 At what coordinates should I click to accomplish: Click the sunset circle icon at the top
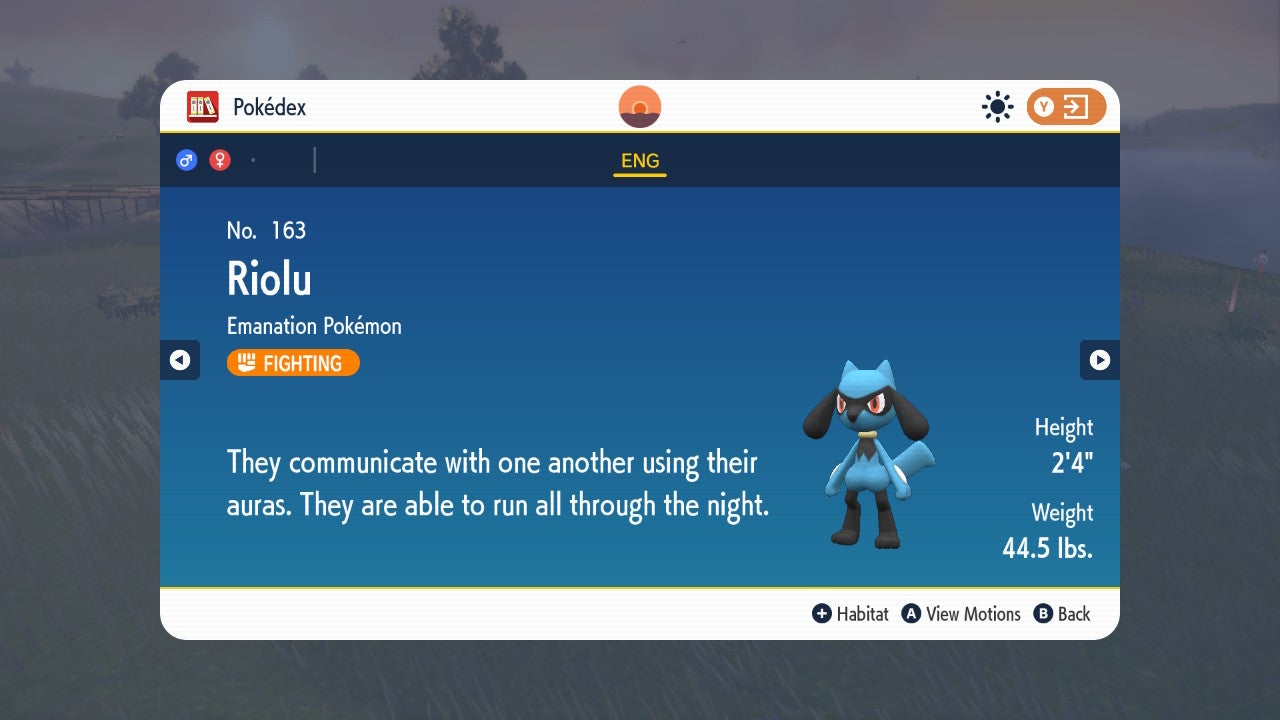click(x=639, y=105)
